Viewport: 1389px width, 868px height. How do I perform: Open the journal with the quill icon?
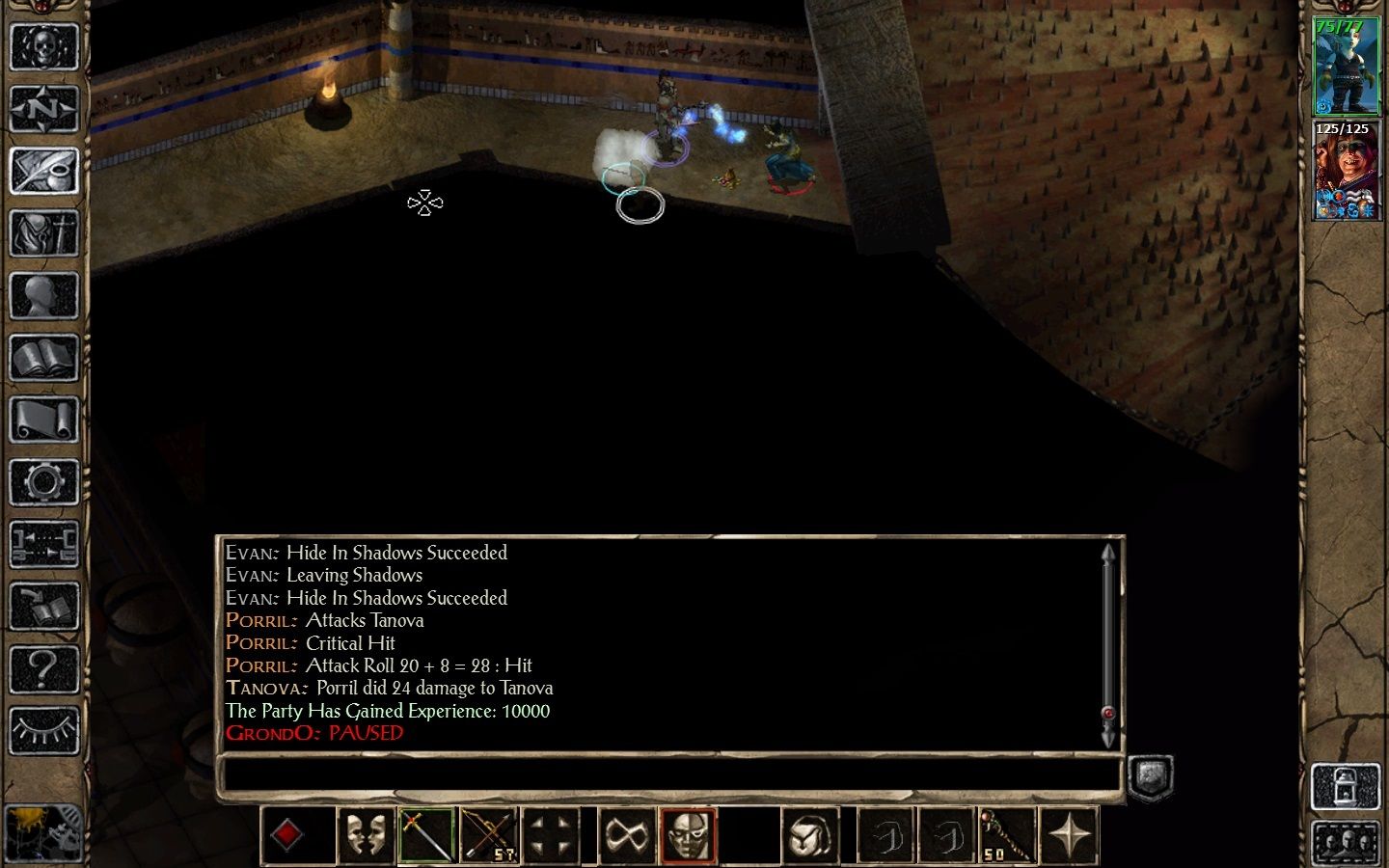pos(43,172)
